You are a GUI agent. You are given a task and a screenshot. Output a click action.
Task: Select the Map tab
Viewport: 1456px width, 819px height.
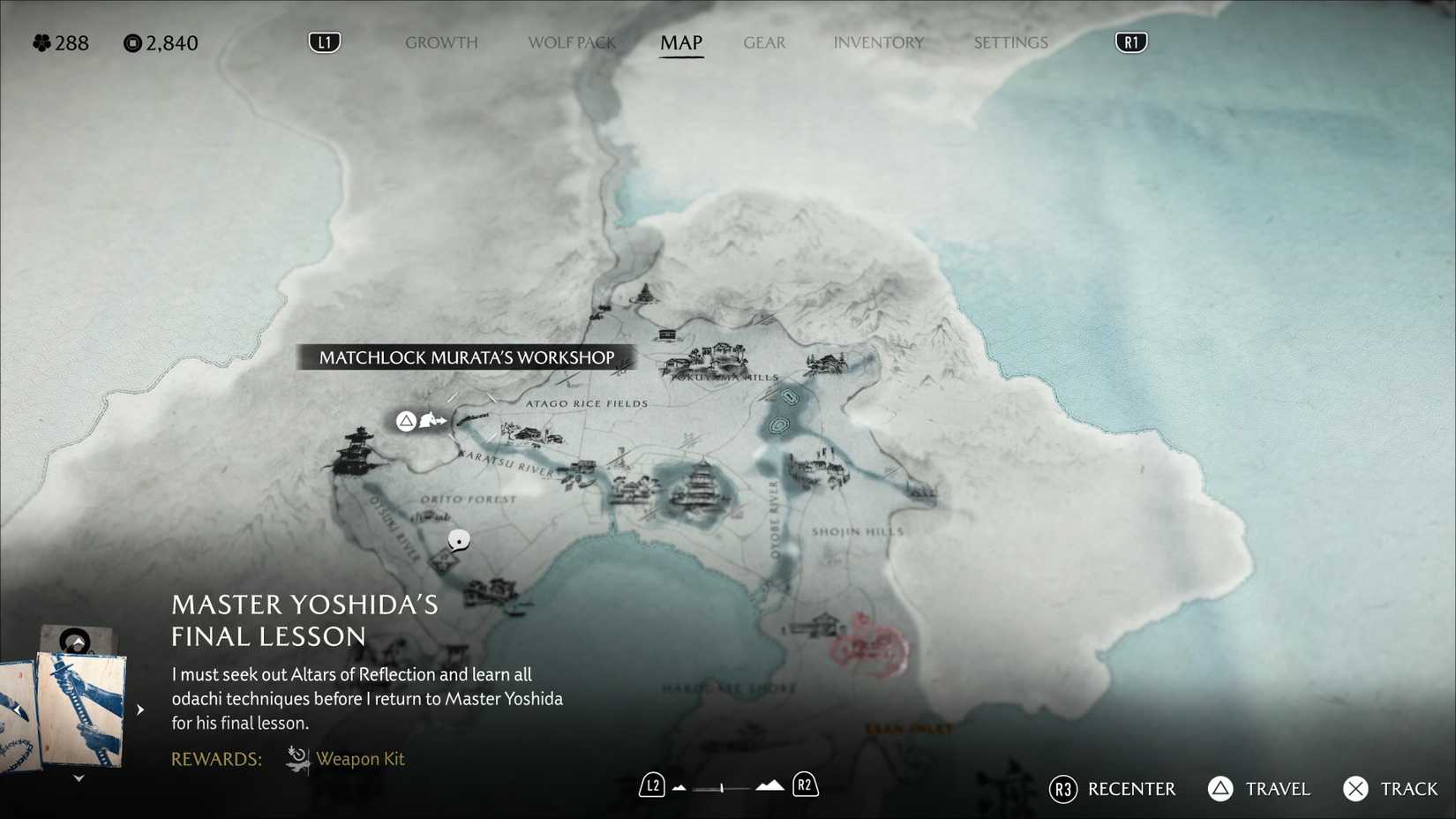click(x=681, y=42)
